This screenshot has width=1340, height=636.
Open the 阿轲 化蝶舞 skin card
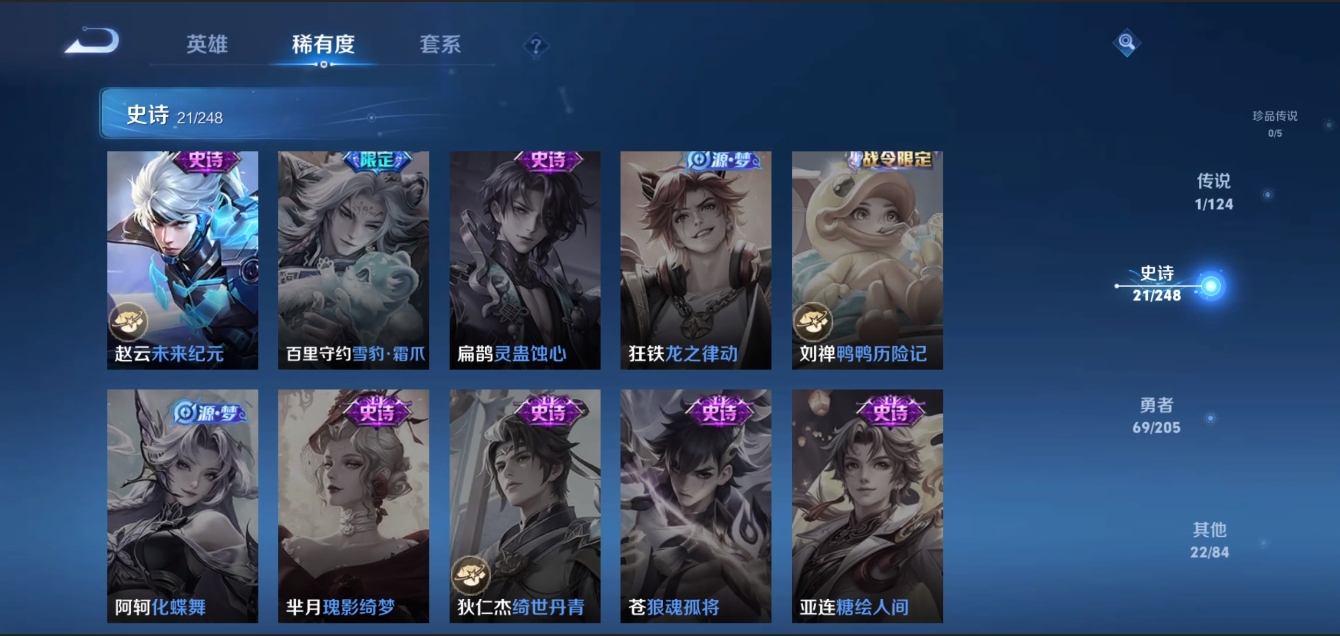182,505
